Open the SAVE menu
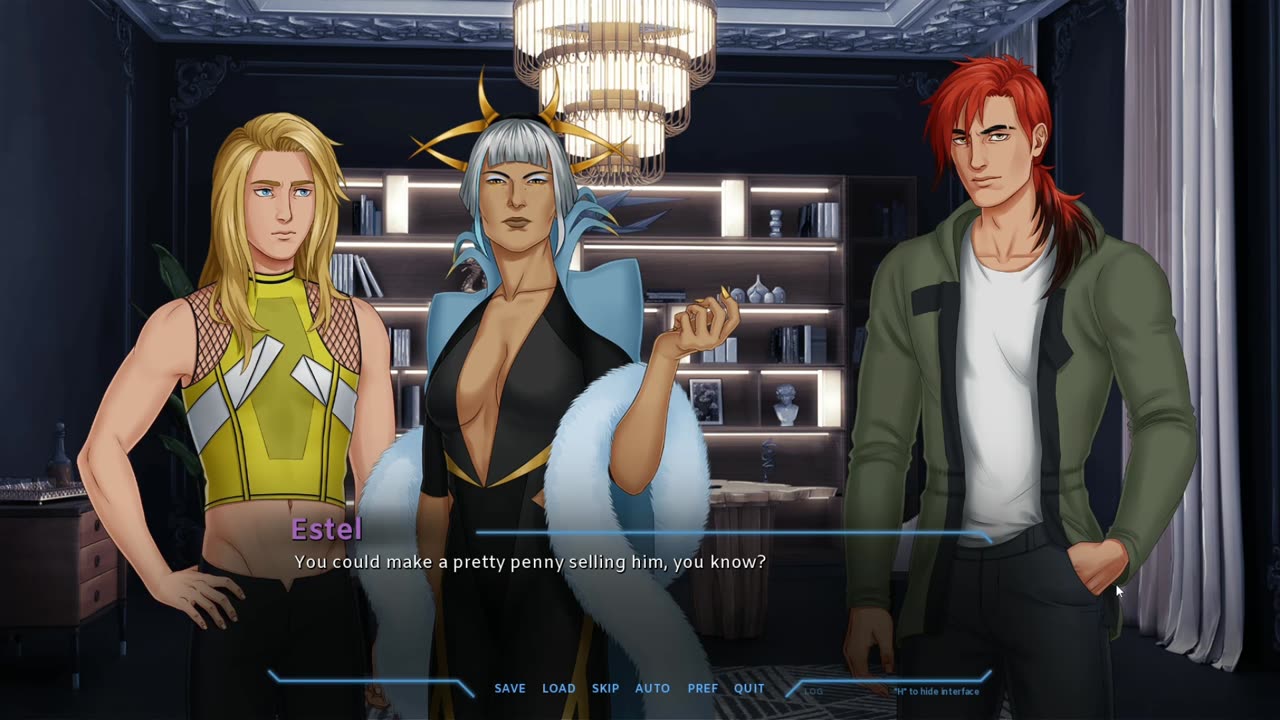 pyautogui.click(x=509, y=688)
